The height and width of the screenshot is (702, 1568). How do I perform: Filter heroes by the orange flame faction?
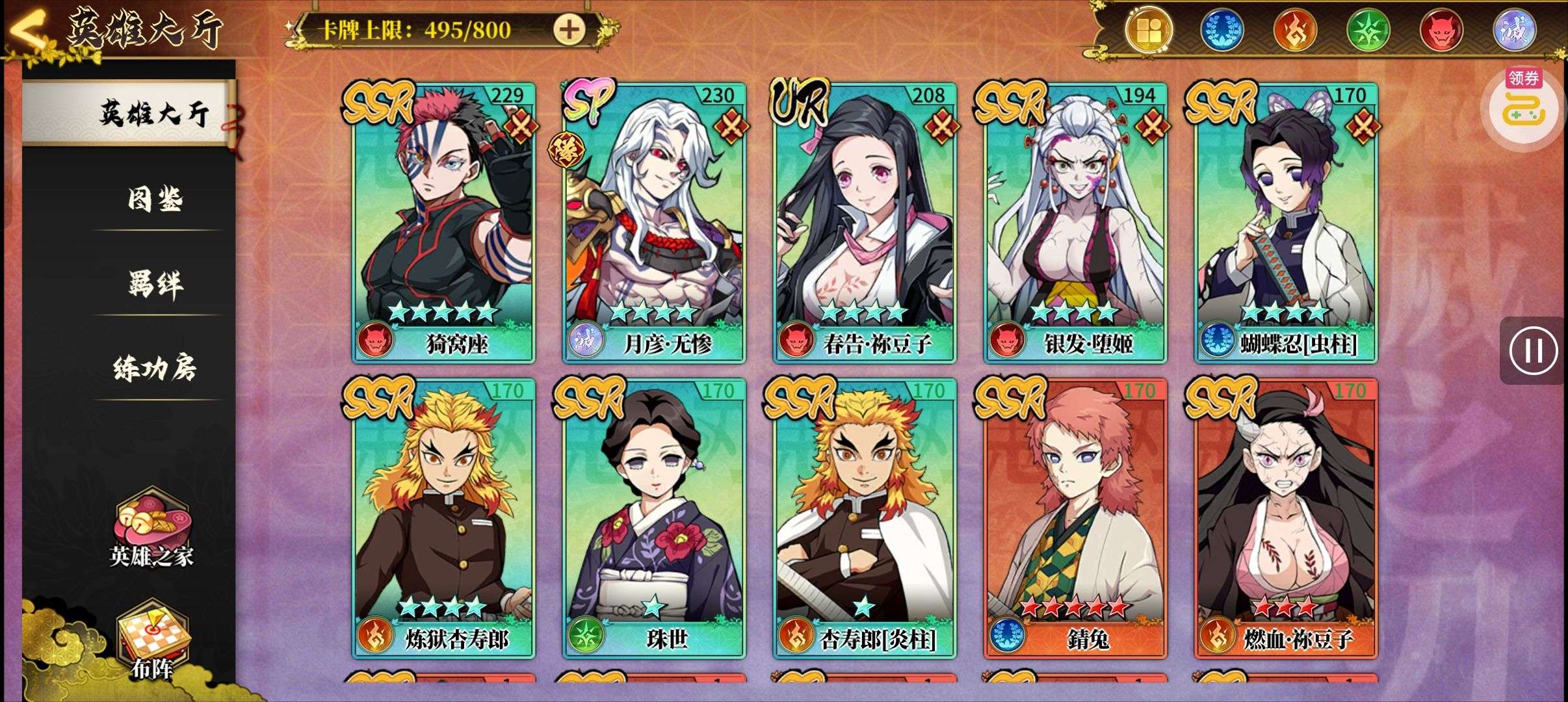1295,31
